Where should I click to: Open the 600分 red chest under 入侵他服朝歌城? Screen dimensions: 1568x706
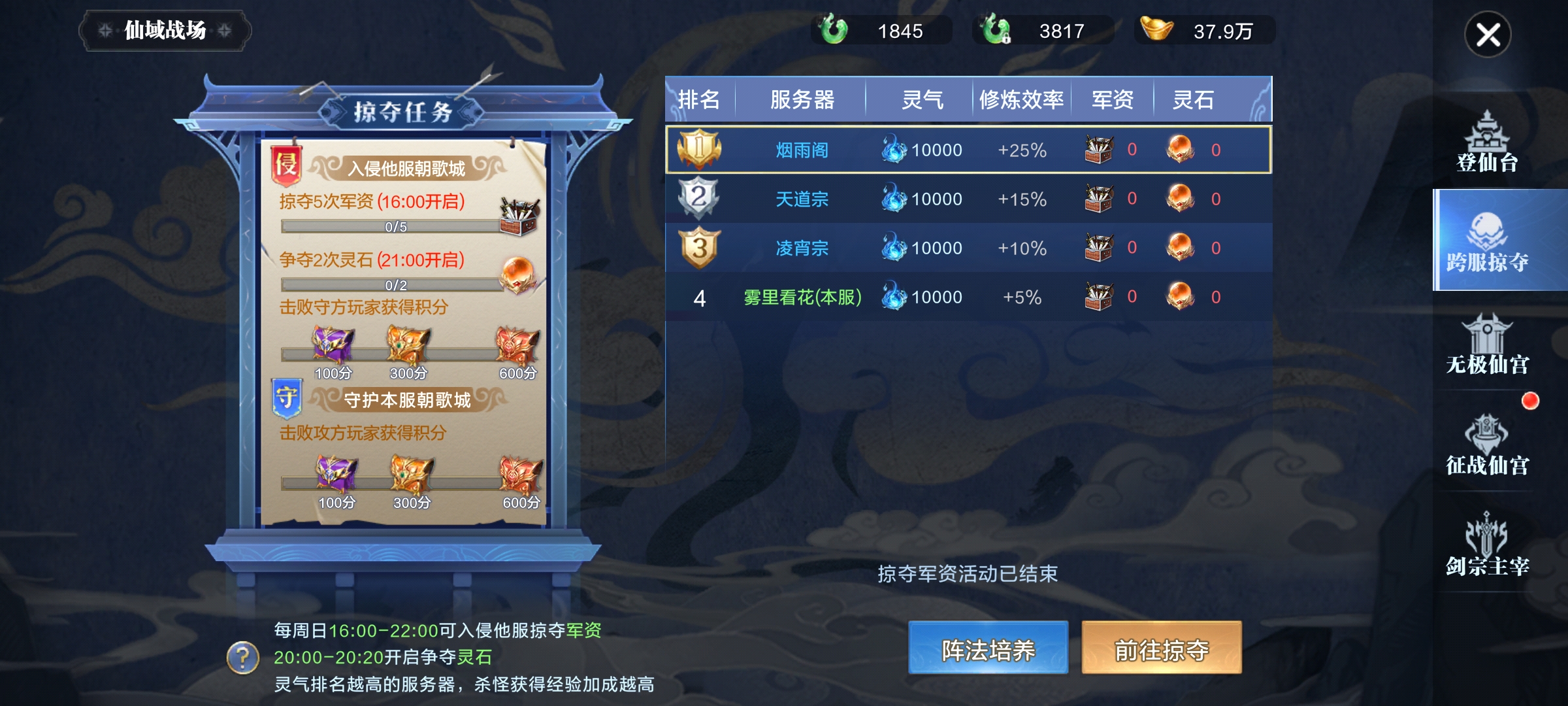point(517,346)
